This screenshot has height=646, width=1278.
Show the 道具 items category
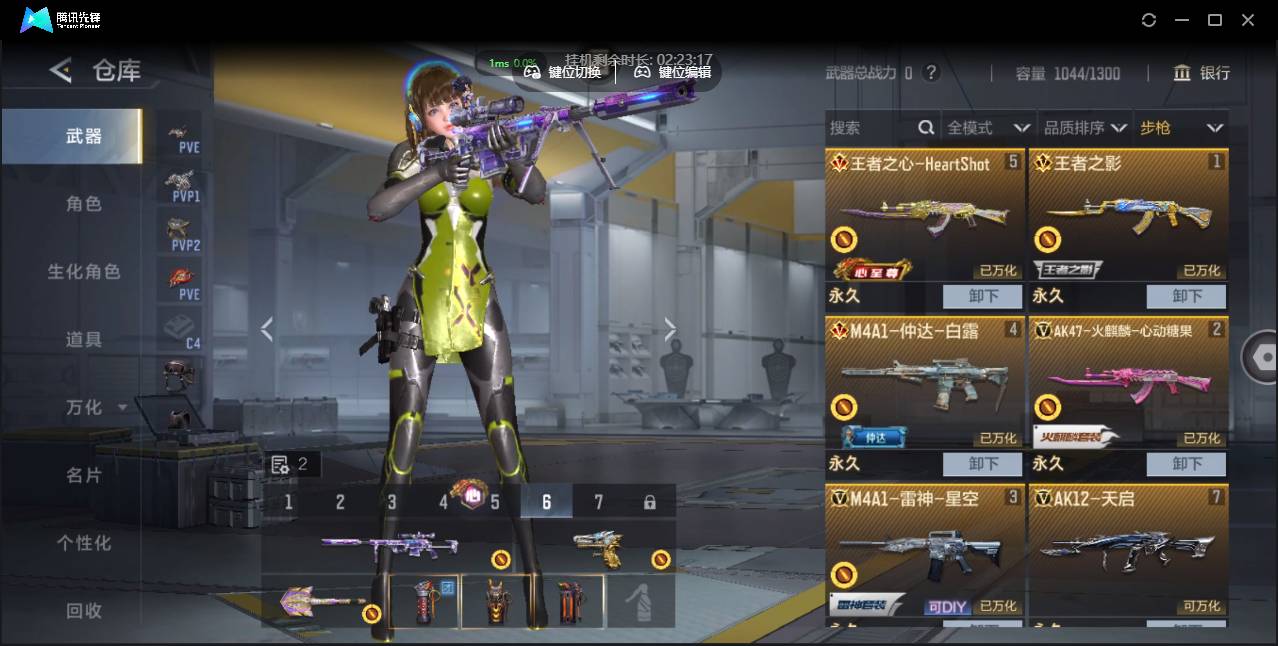(84, 340)
